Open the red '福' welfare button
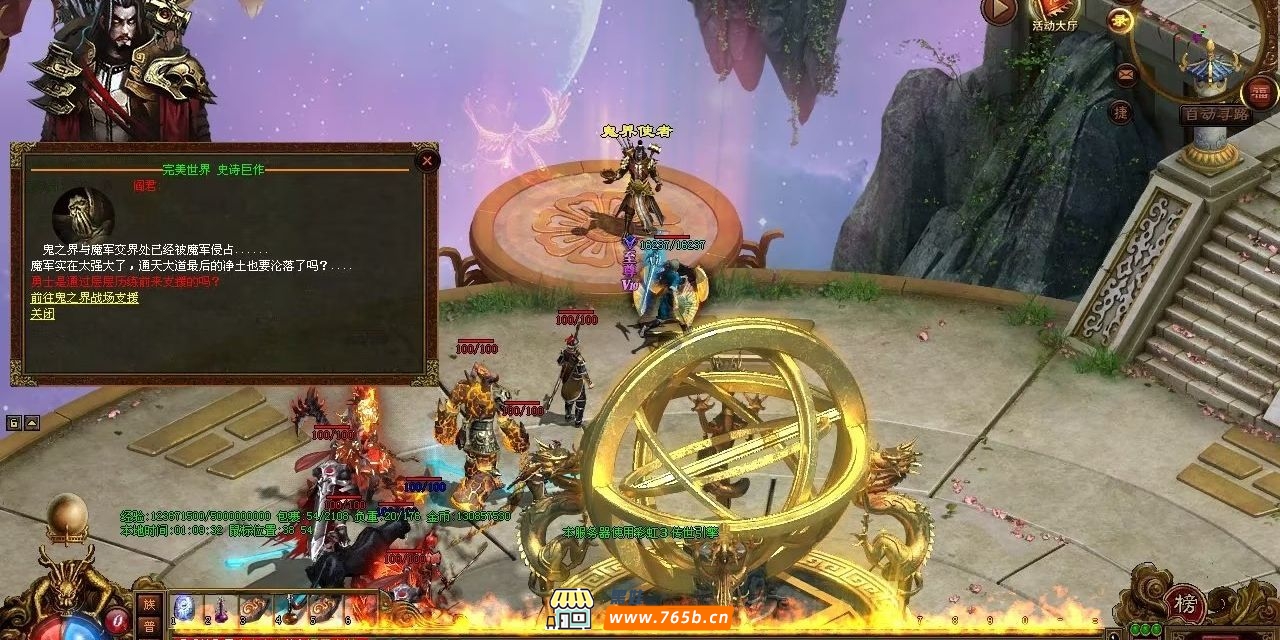The width and height of the screenshot is (1280, 640). 1258,93
